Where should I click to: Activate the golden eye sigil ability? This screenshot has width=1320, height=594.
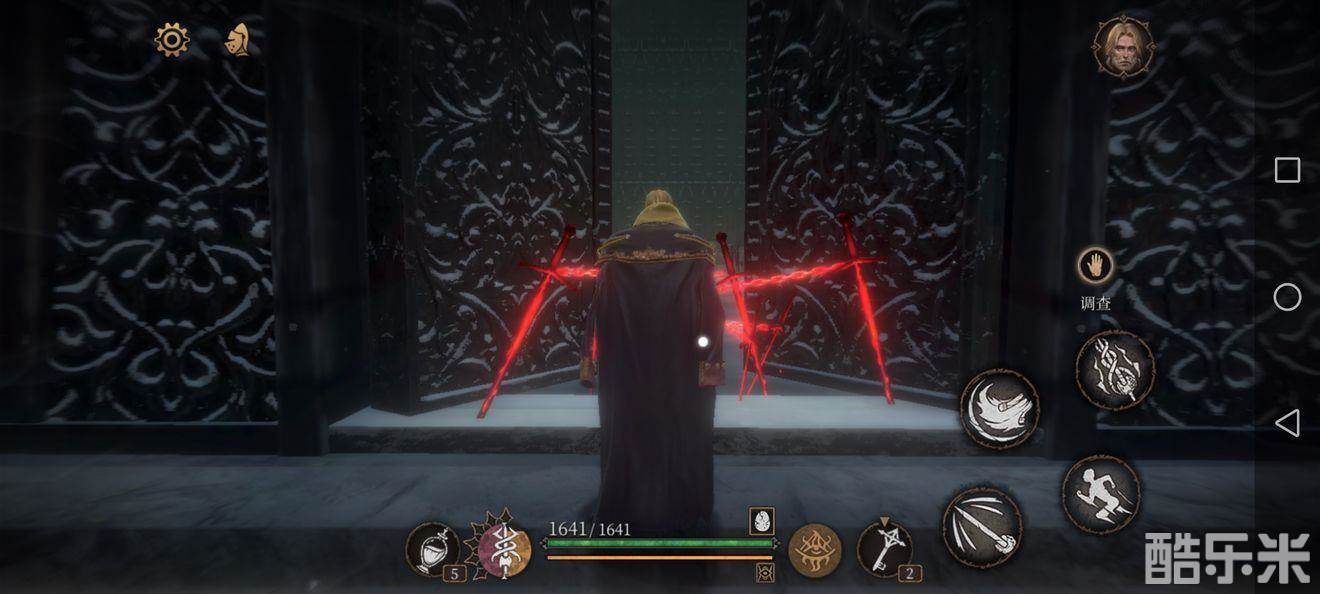tap(814, 550)
